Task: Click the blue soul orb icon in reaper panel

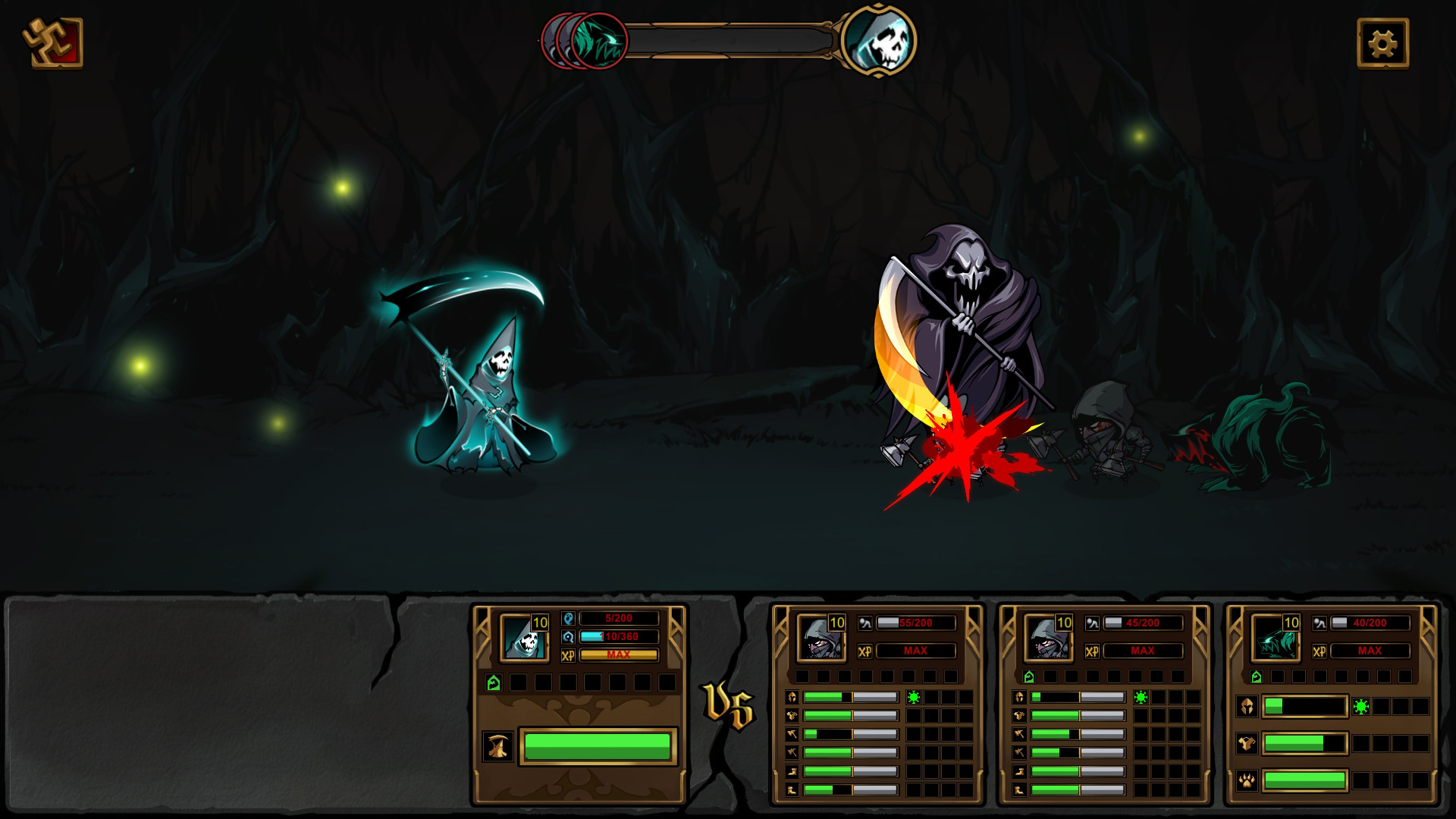Action: [568, 618]
